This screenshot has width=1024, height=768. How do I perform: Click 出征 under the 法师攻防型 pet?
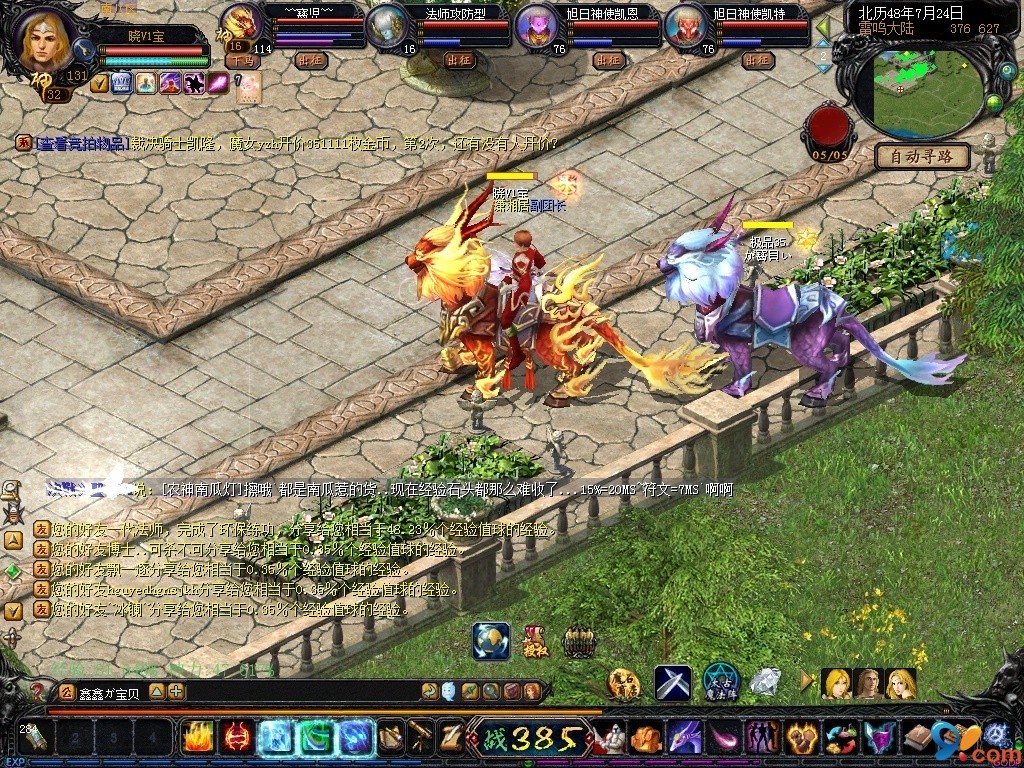click(x=462, y=60)
